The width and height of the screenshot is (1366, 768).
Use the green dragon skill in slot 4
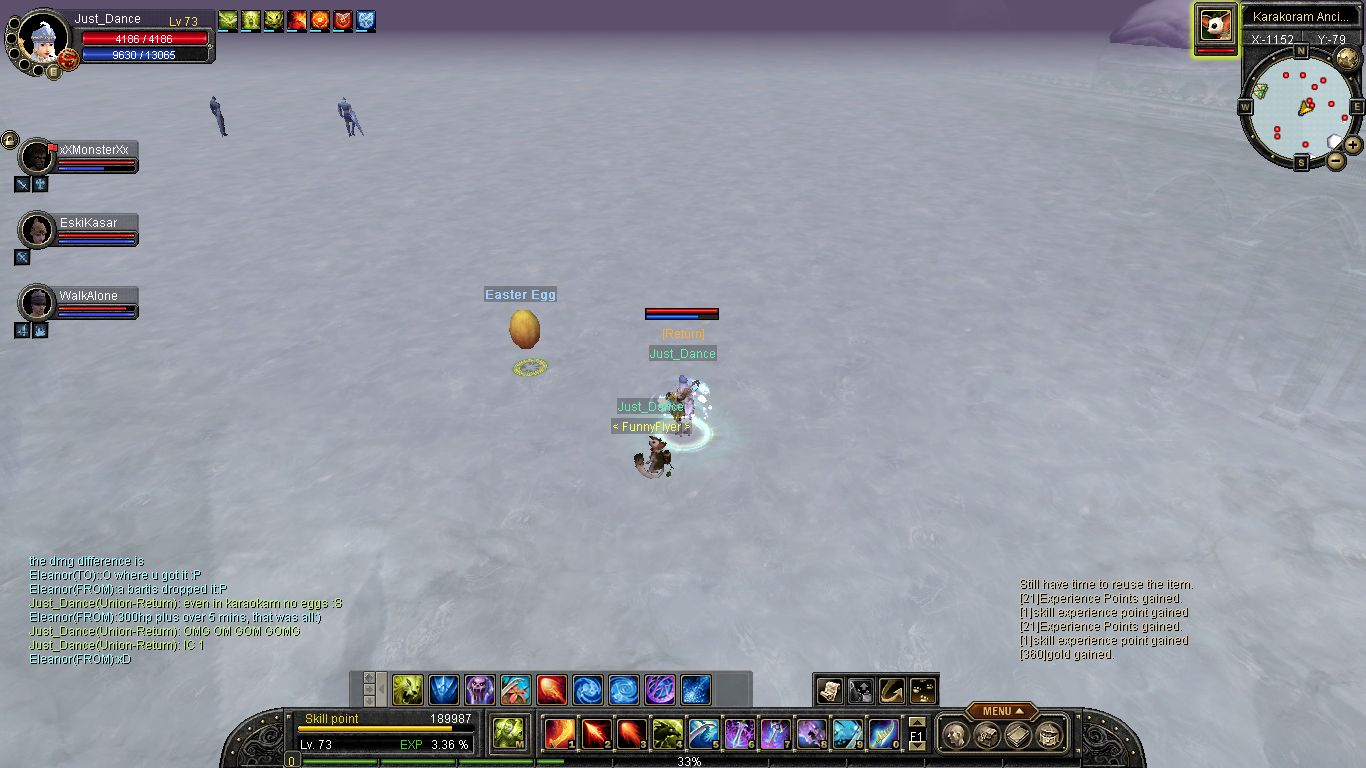click(x=667, y=734)
